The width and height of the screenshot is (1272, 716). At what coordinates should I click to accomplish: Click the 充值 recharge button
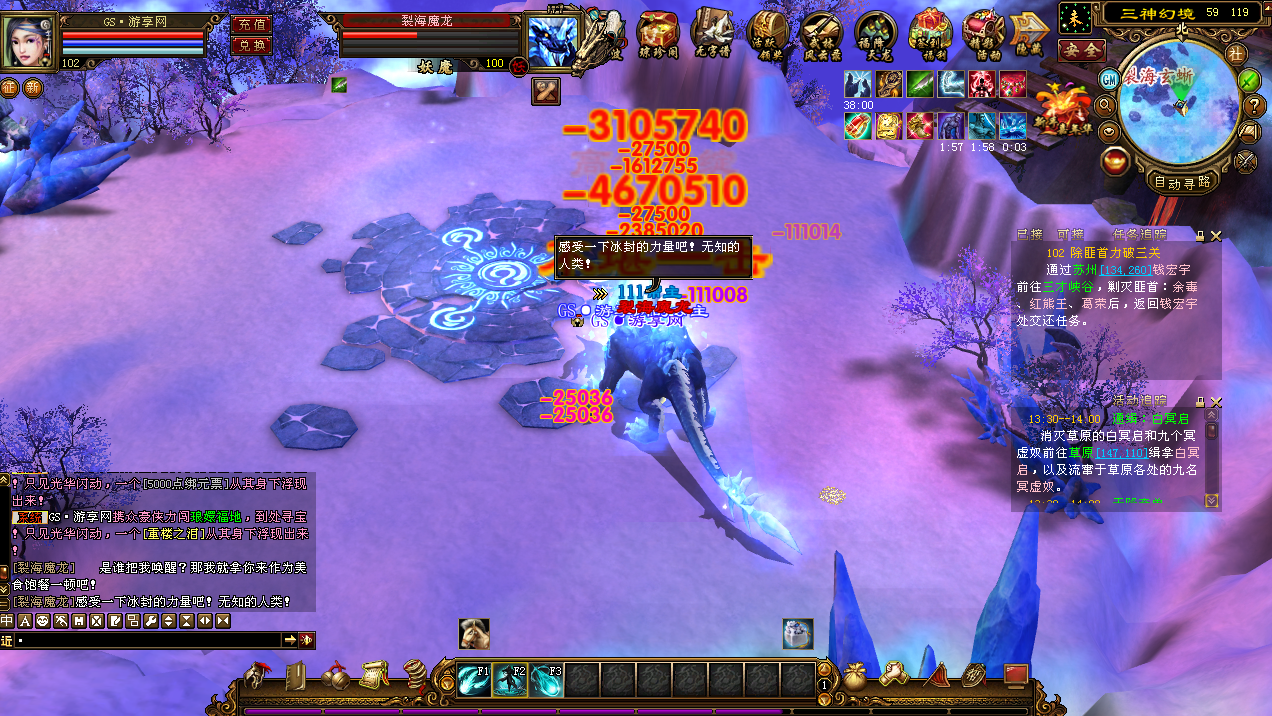point(250,25)
